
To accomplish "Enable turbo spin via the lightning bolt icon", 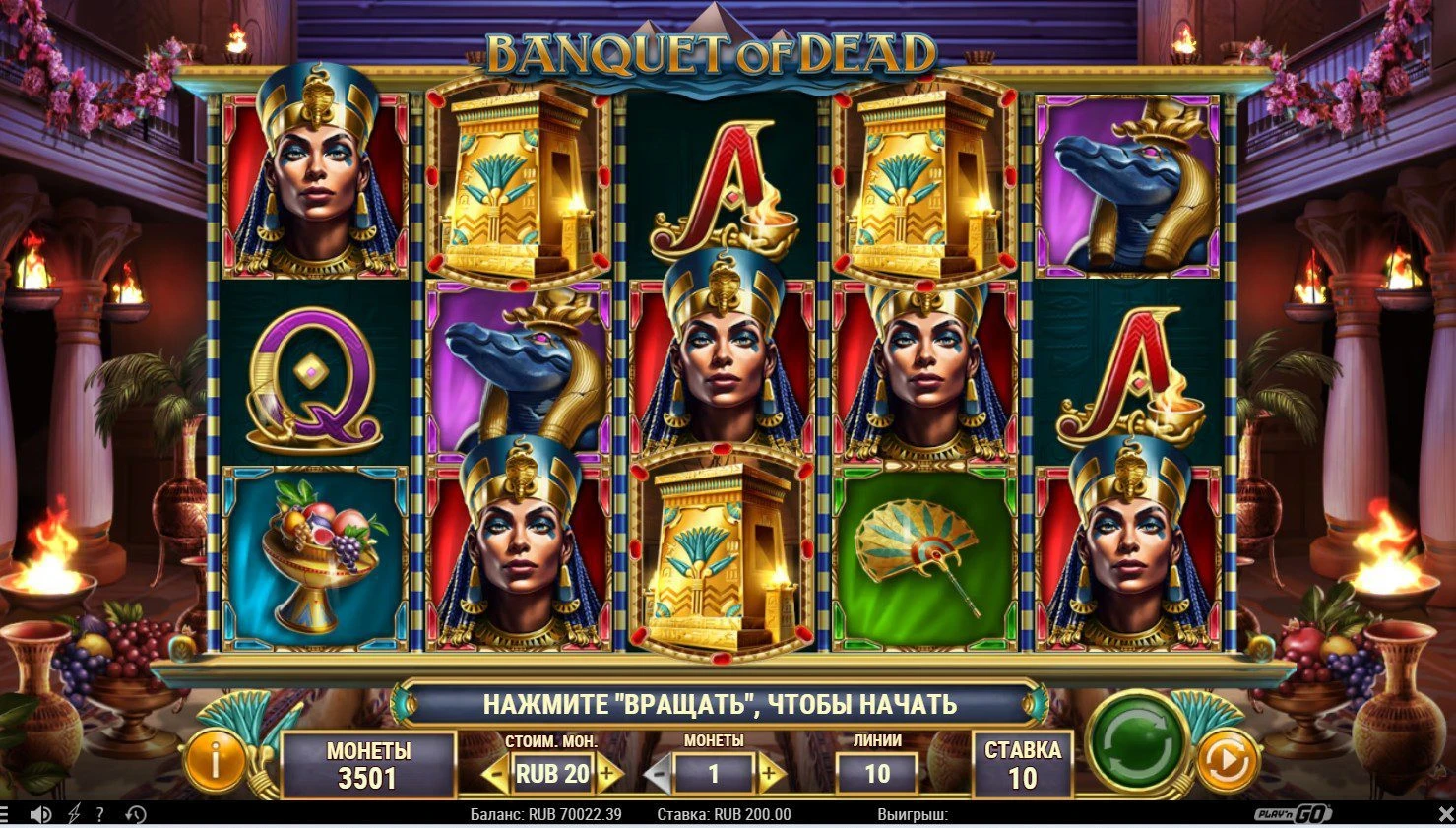I will (x=74, y=814).
